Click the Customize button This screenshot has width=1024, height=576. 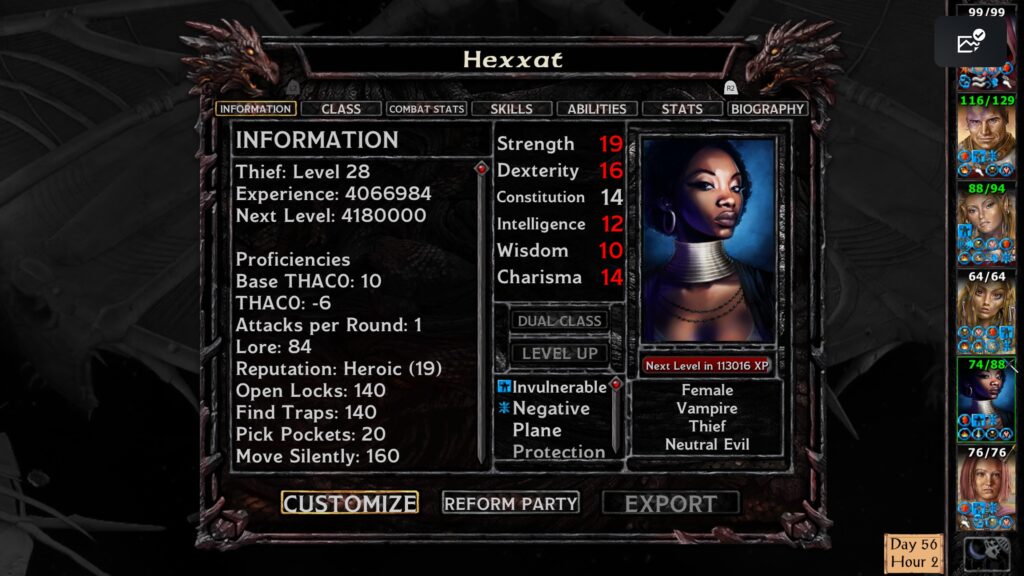(349, 503)
